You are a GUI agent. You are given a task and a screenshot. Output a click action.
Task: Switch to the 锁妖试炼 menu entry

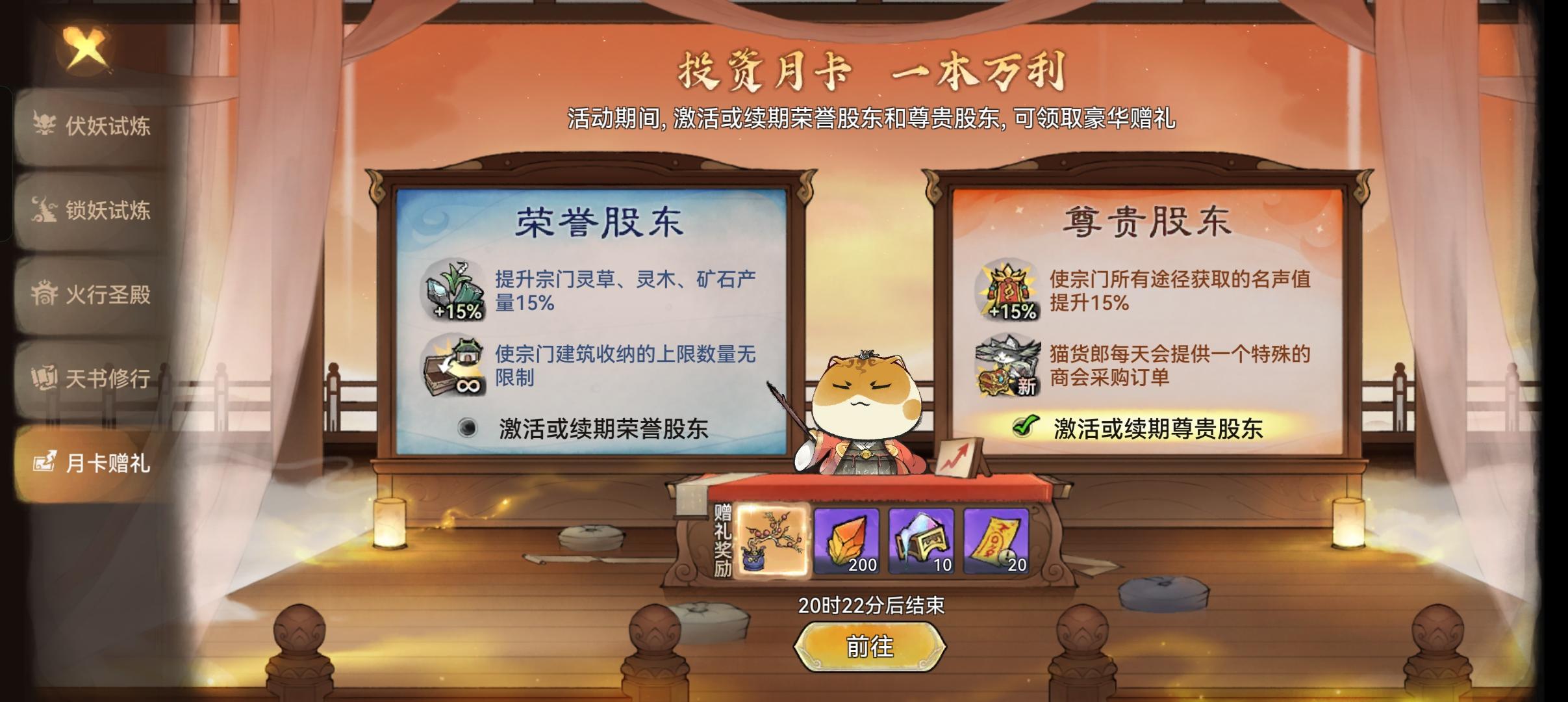click(91, 208)
